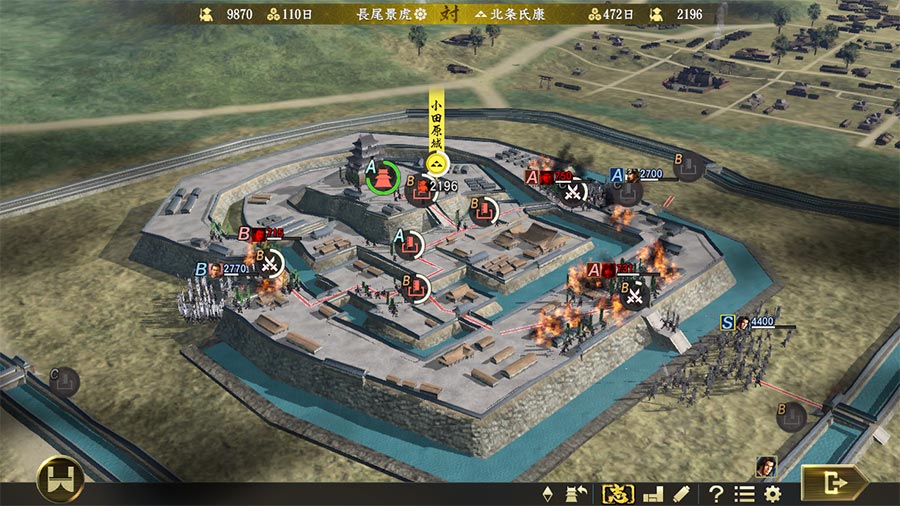Image resolution: width=900 pixels, height=506 pixels.
Task: Activate the round gold castle gate button
Action: pos(60,480)
